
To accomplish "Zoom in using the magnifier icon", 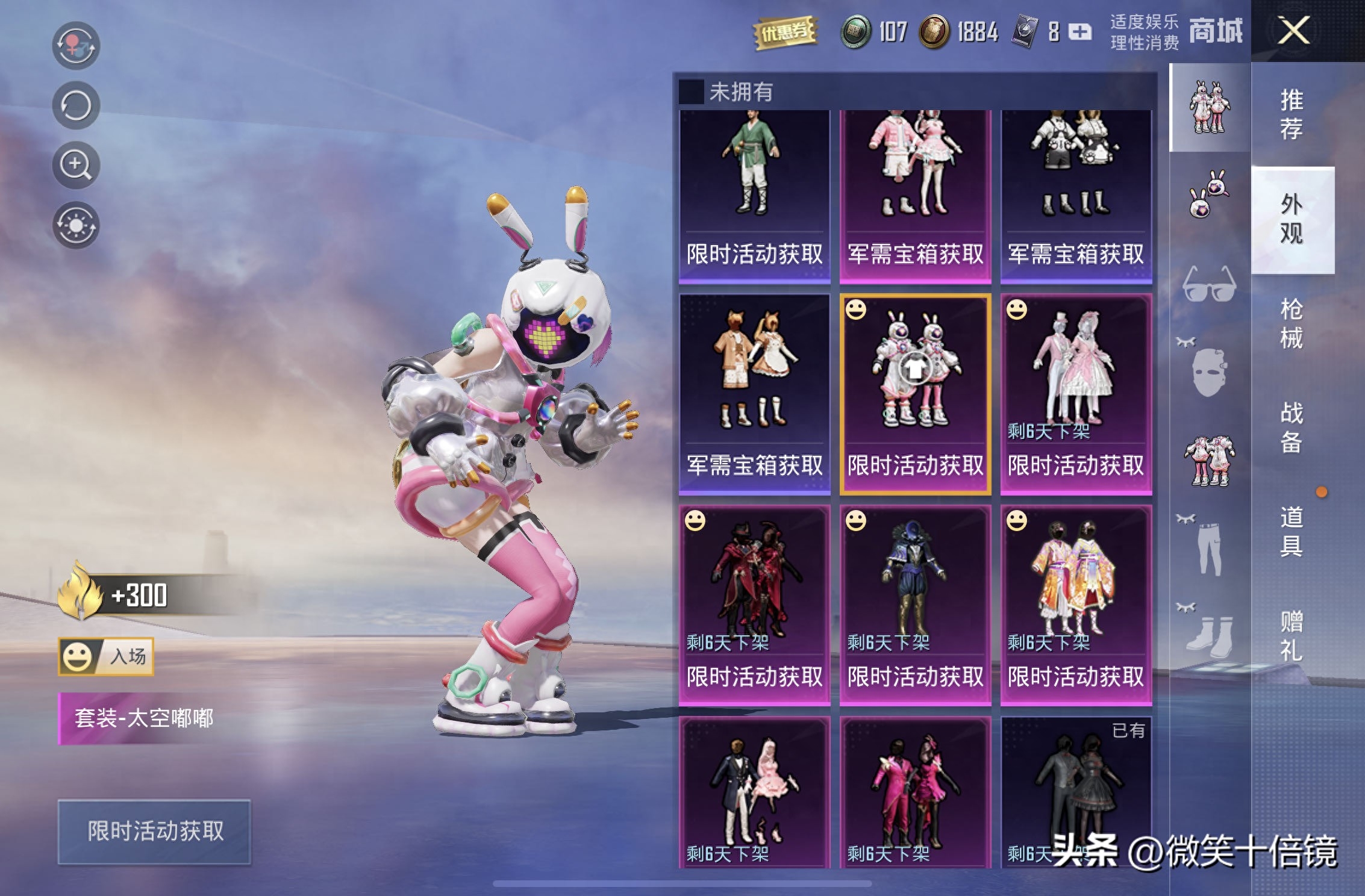I will pyautogui.click(x=75, y=165).
